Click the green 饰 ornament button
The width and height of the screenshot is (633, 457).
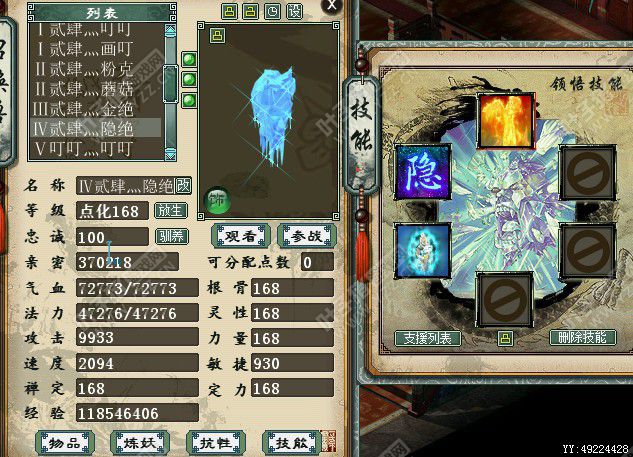[x=216, y=200]
